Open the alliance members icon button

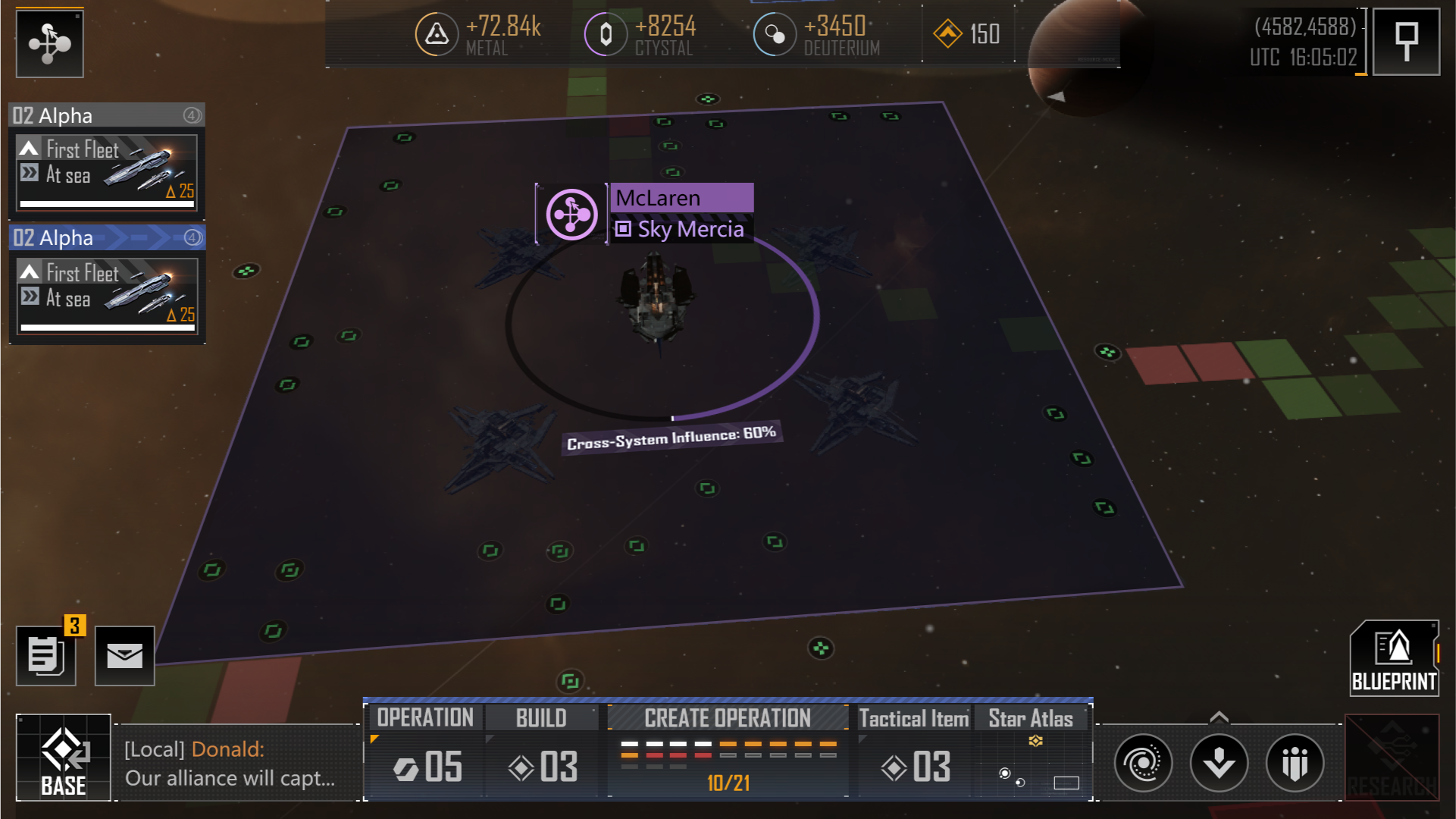(x=1295, y=763)
